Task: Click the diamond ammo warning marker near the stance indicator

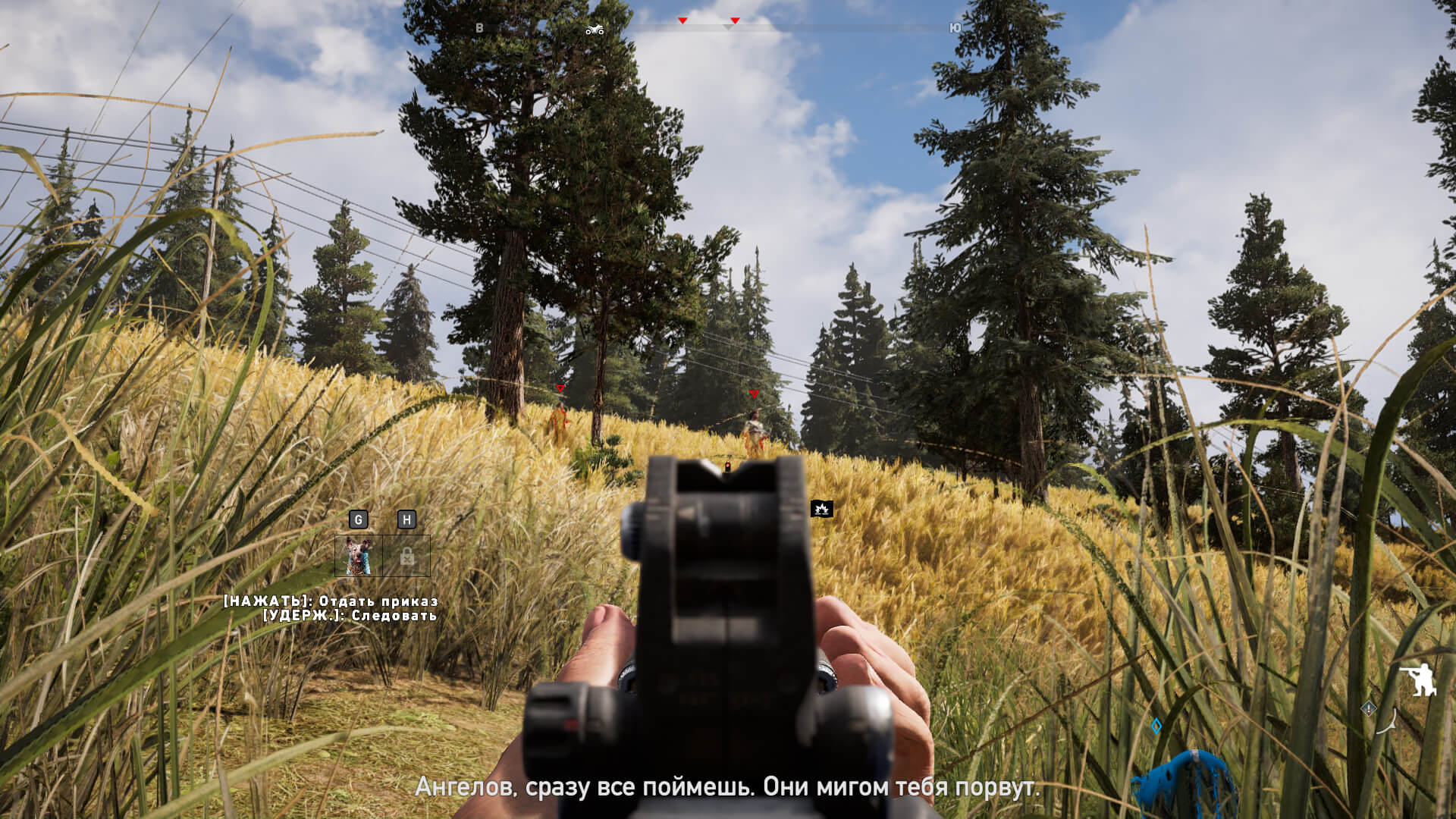Action: tap(1368, 708)
